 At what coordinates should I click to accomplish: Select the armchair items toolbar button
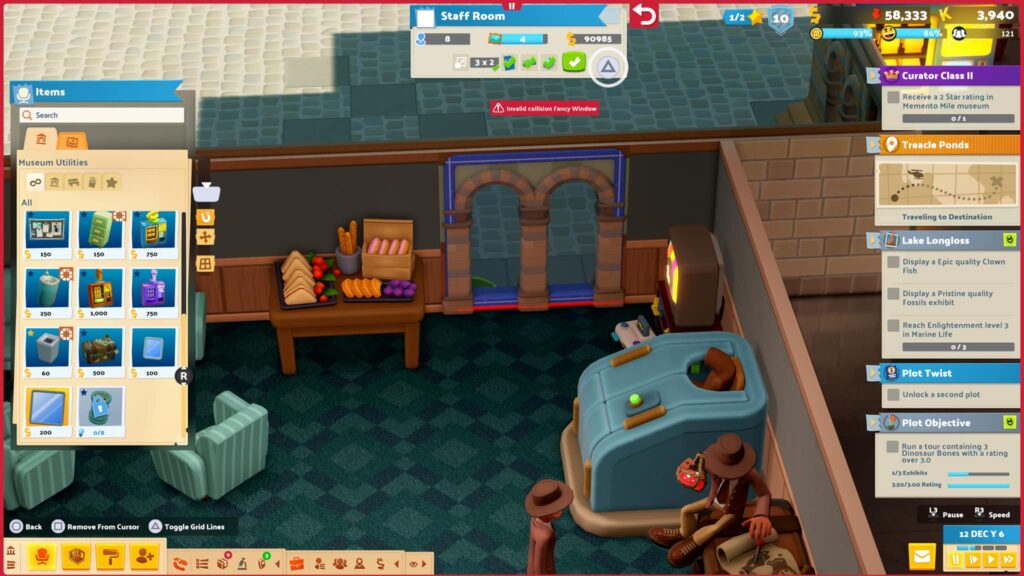point(44,556)
